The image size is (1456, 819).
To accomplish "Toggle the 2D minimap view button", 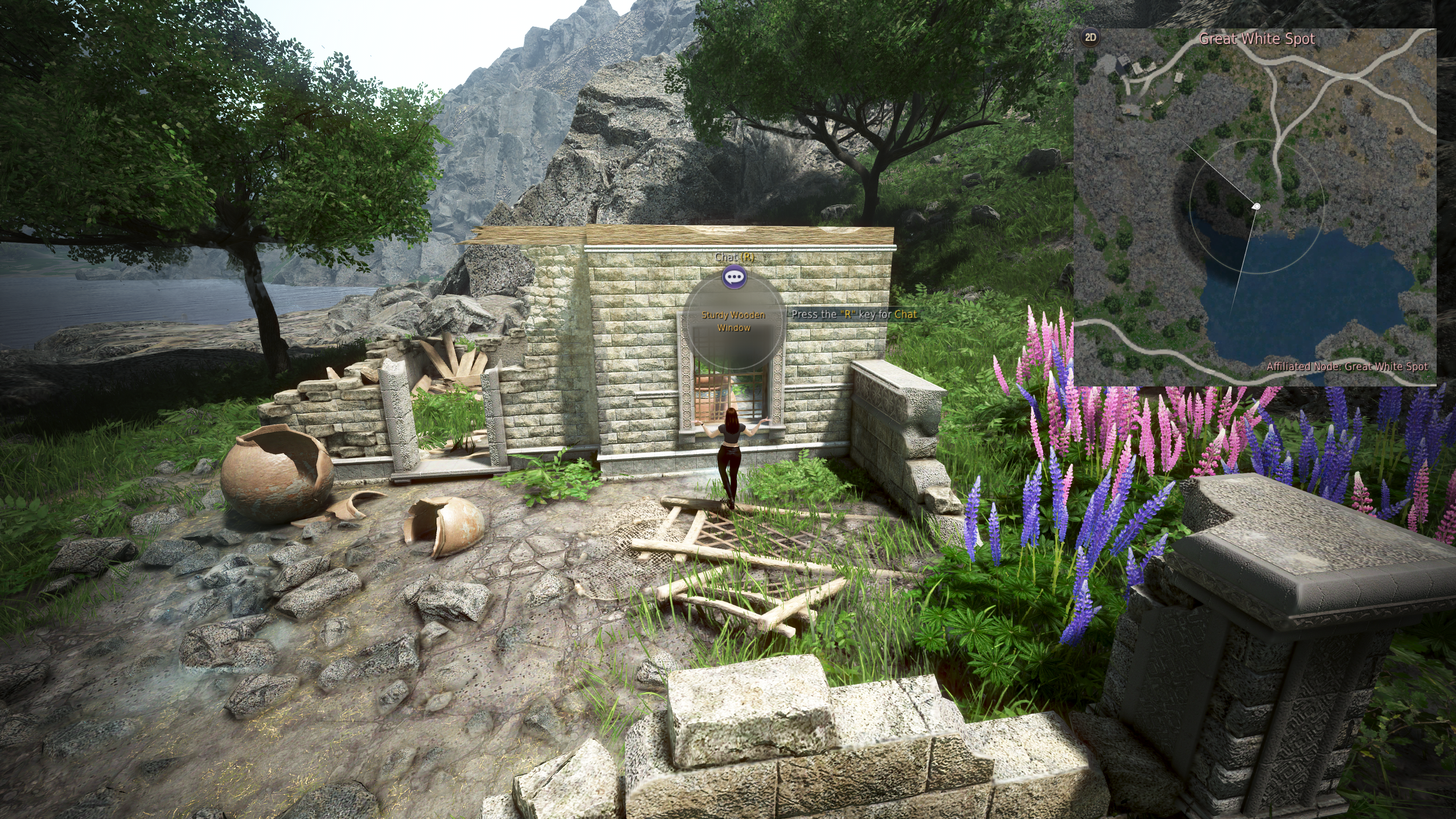I will pos(1090,38).
